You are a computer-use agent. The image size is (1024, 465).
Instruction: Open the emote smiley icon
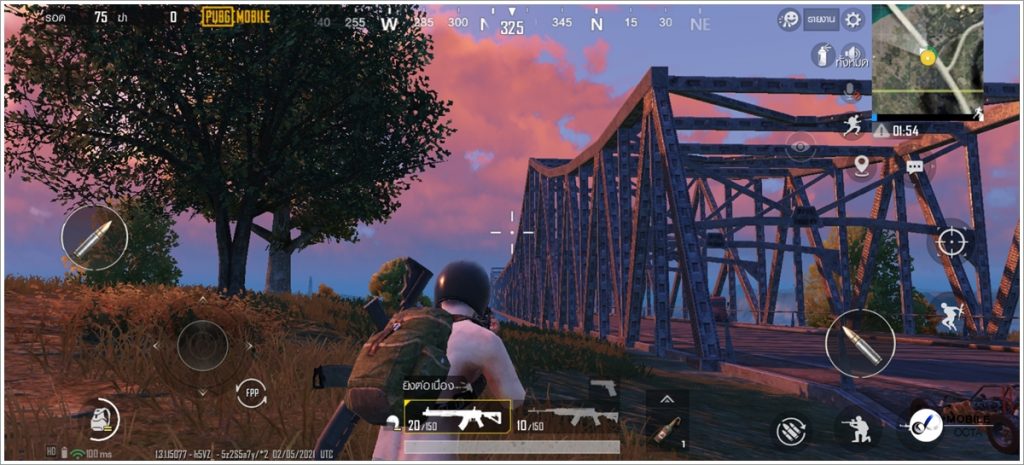tap(790, 20)
